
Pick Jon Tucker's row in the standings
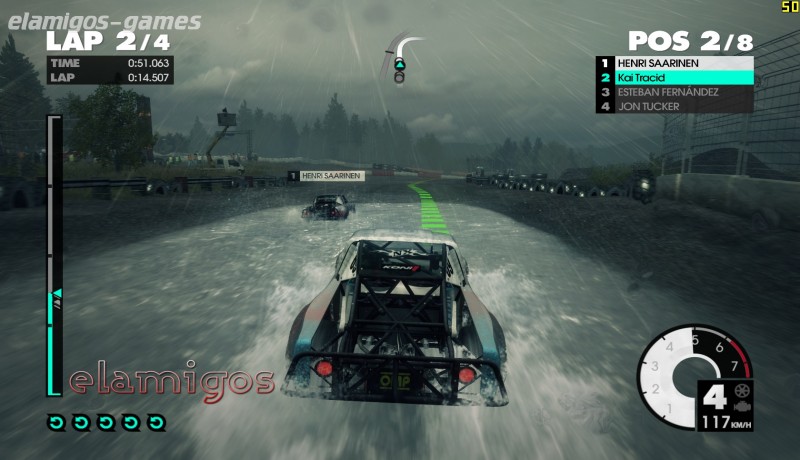675,106
